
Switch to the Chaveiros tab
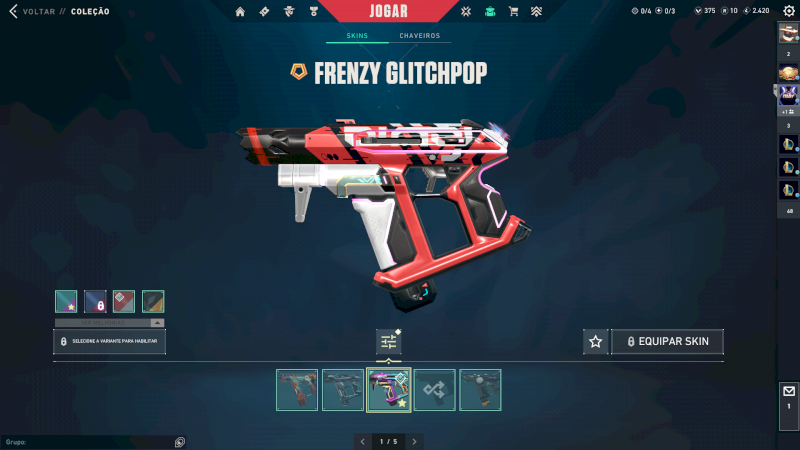point(419,36)
